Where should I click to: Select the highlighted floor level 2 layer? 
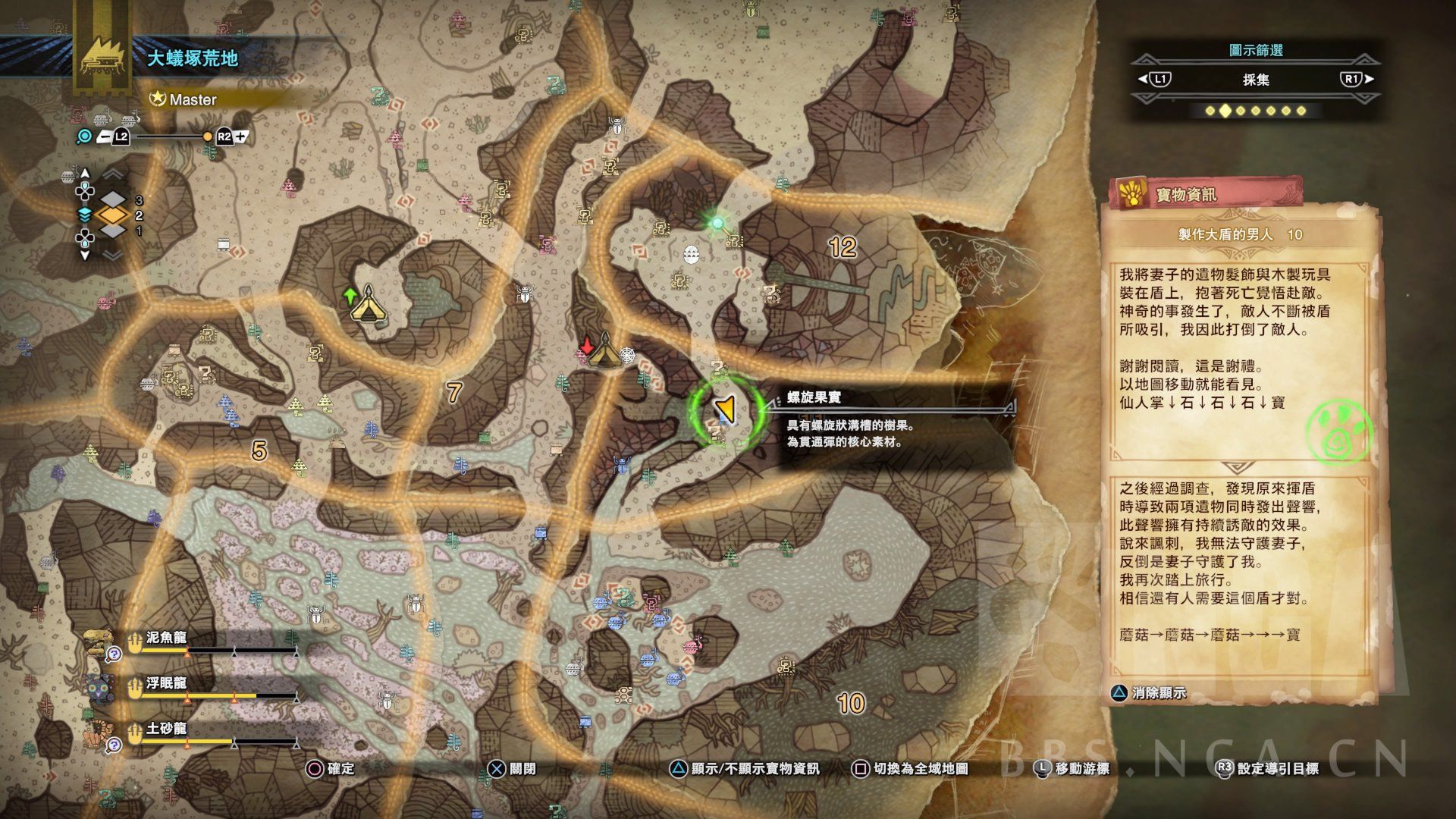pos(113,216)
